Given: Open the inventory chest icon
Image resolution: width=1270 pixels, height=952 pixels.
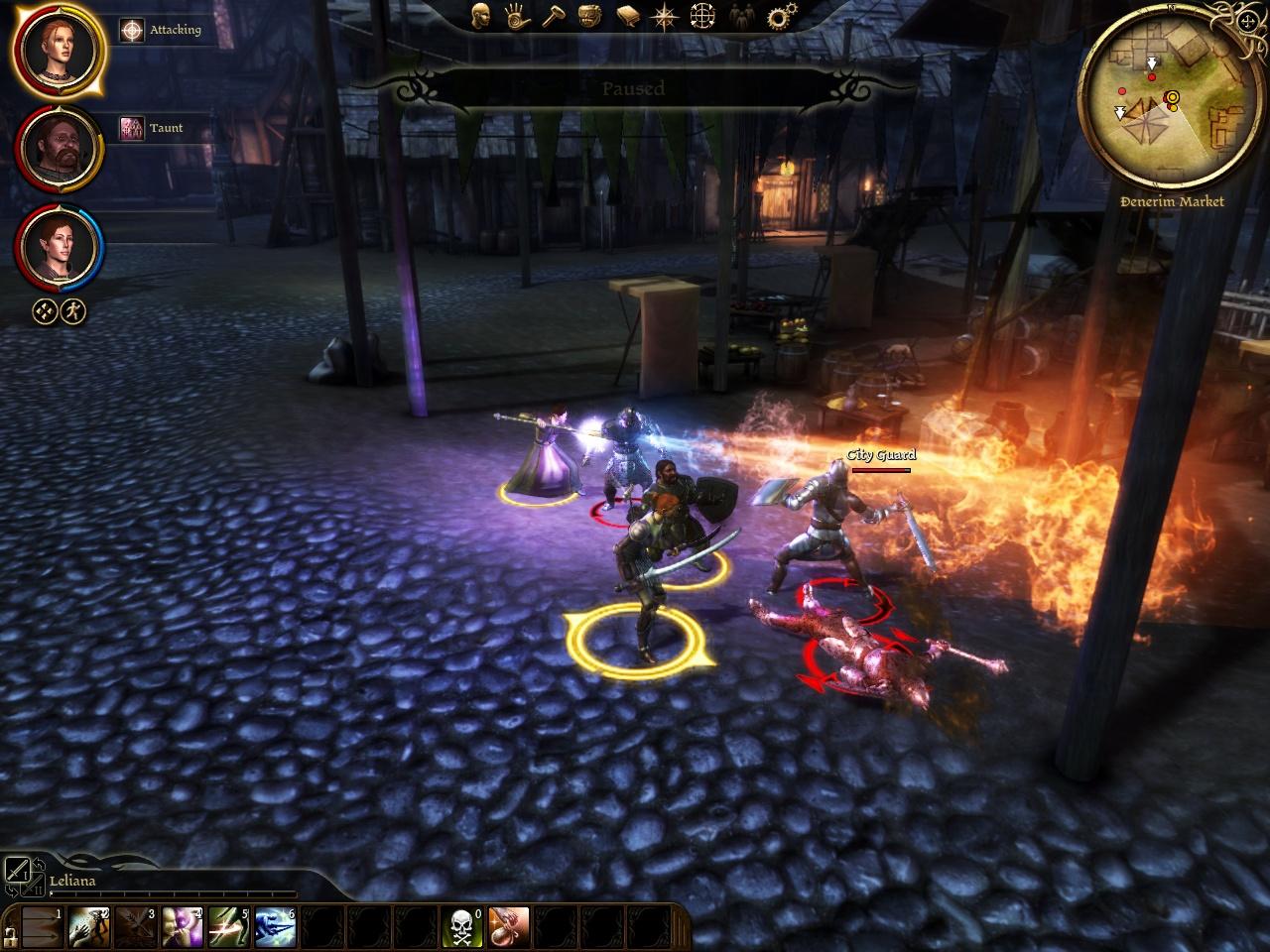Looking at the screenshot, I should 589,15.
